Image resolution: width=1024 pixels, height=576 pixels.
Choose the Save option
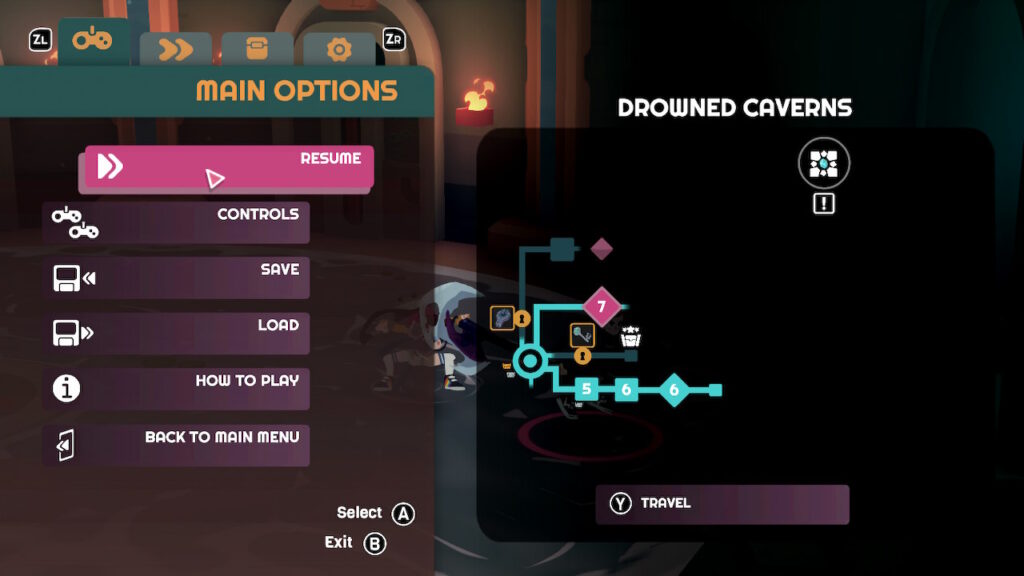(x=176, y=277)
